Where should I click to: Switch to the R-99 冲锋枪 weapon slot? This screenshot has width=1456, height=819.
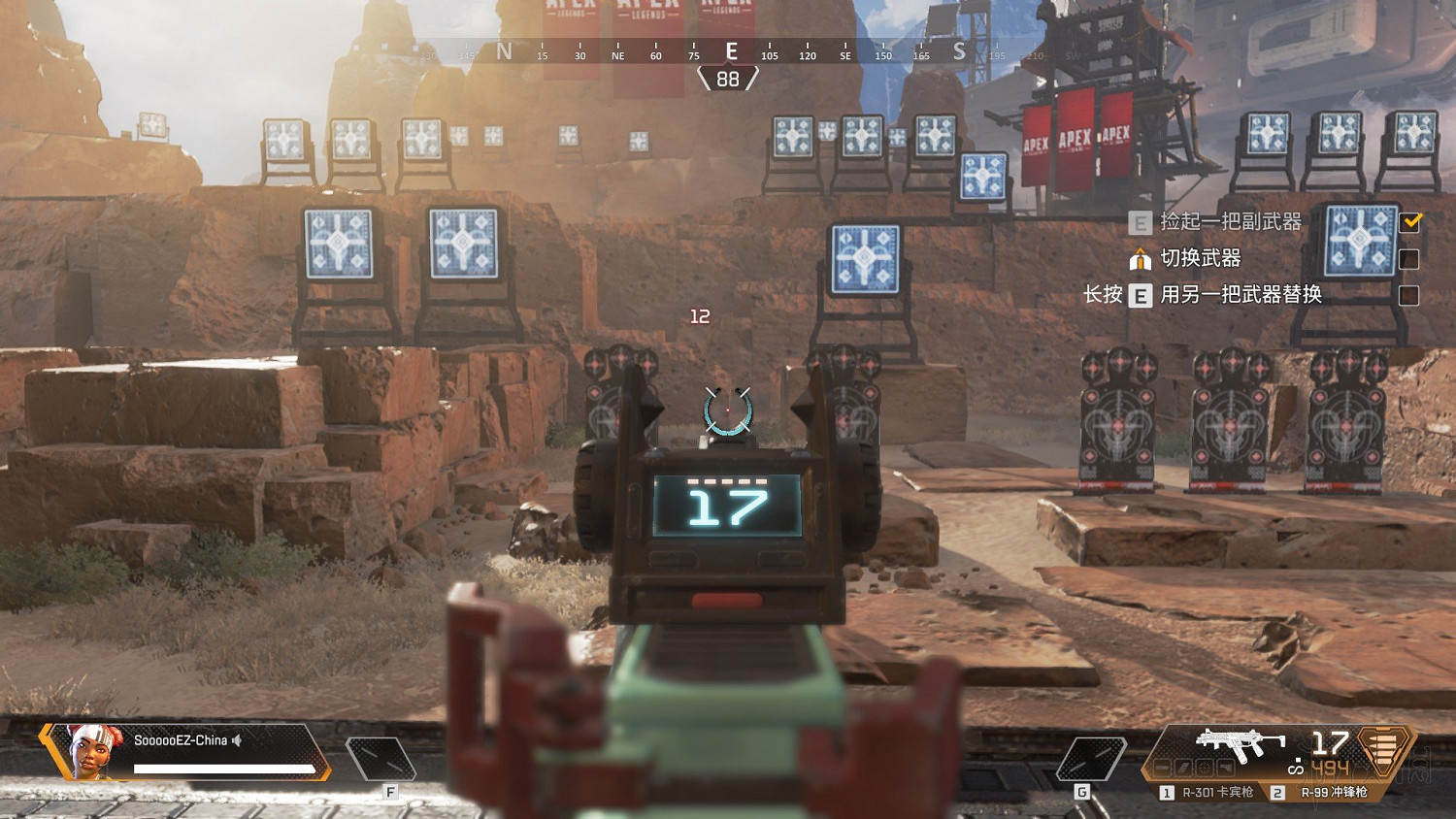(x=1323, y=793)
